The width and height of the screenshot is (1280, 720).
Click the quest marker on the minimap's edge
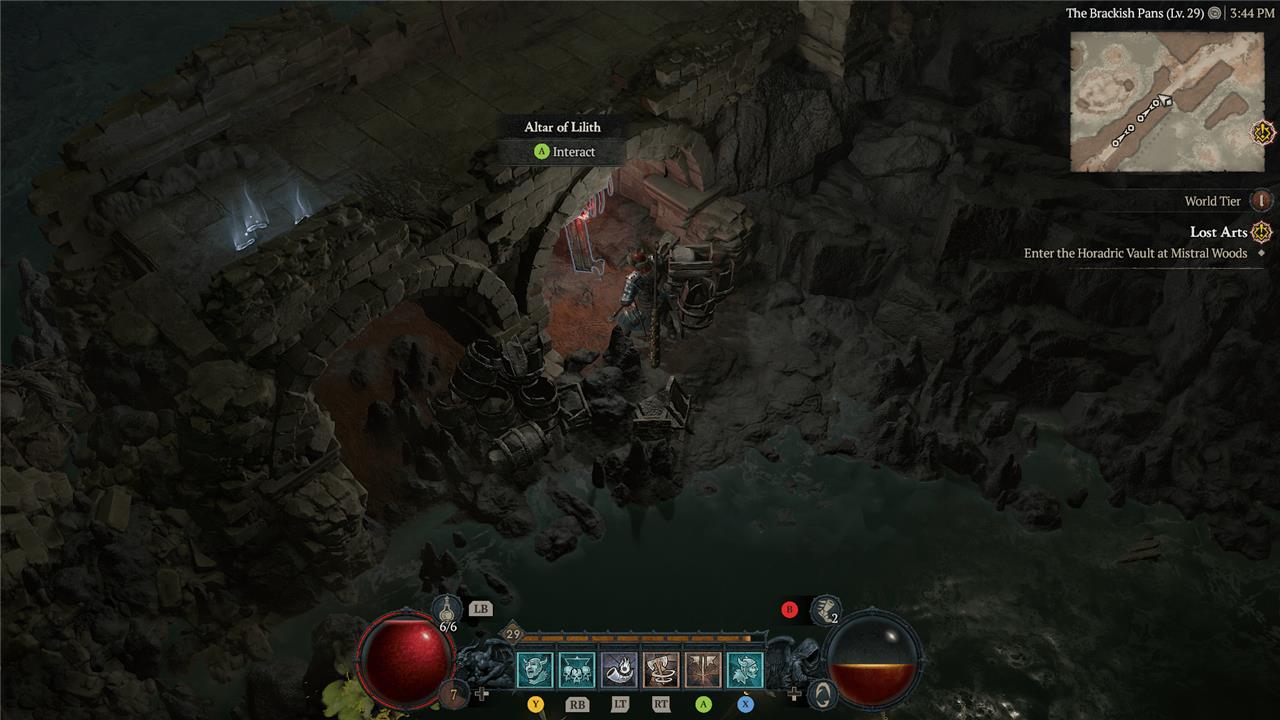click(1264, 131)
